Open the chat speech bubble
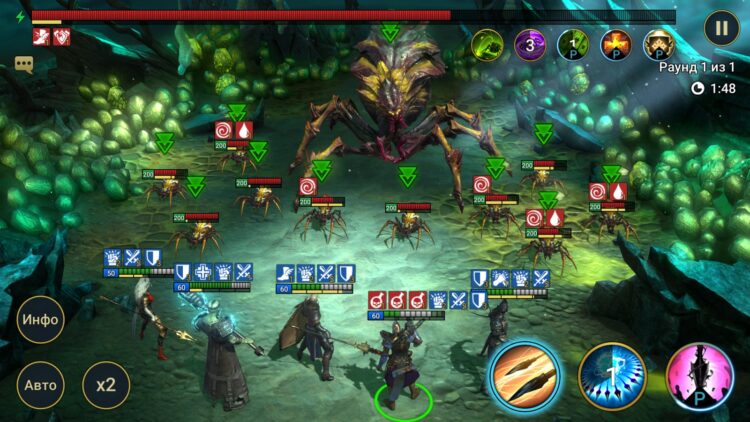This screenshot has height=422, width=750. pos(24,64)
